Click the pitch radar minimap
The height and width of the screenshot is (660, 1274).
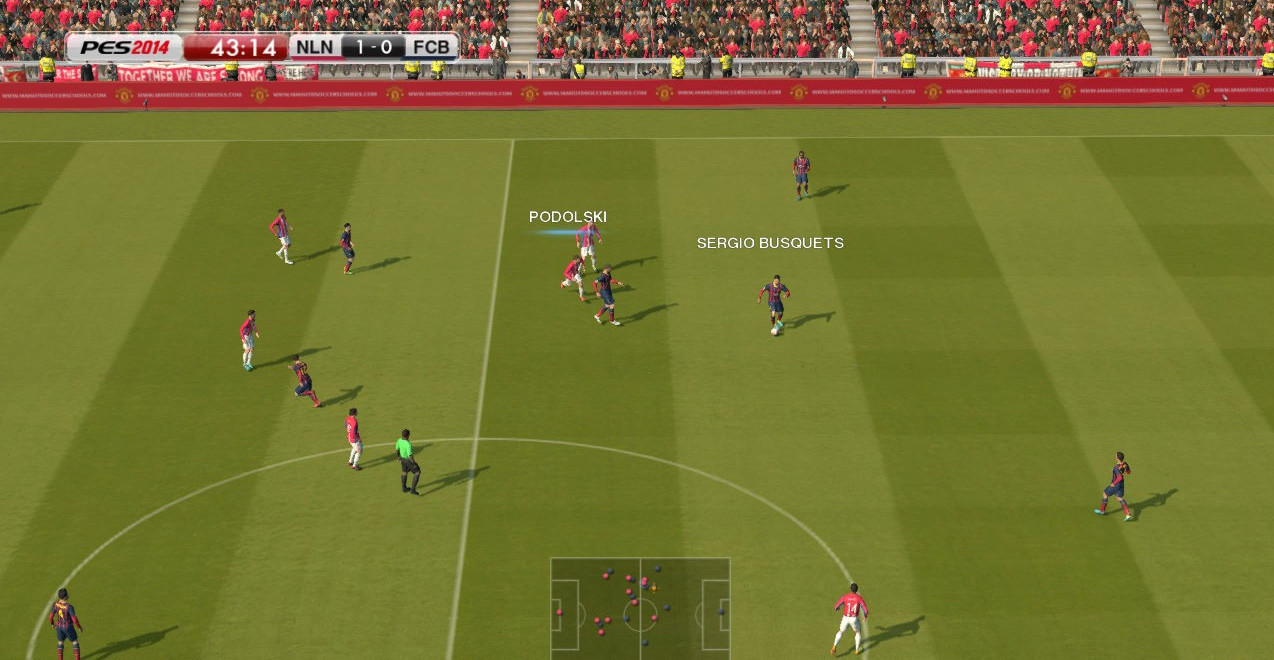tap(640, 607)
